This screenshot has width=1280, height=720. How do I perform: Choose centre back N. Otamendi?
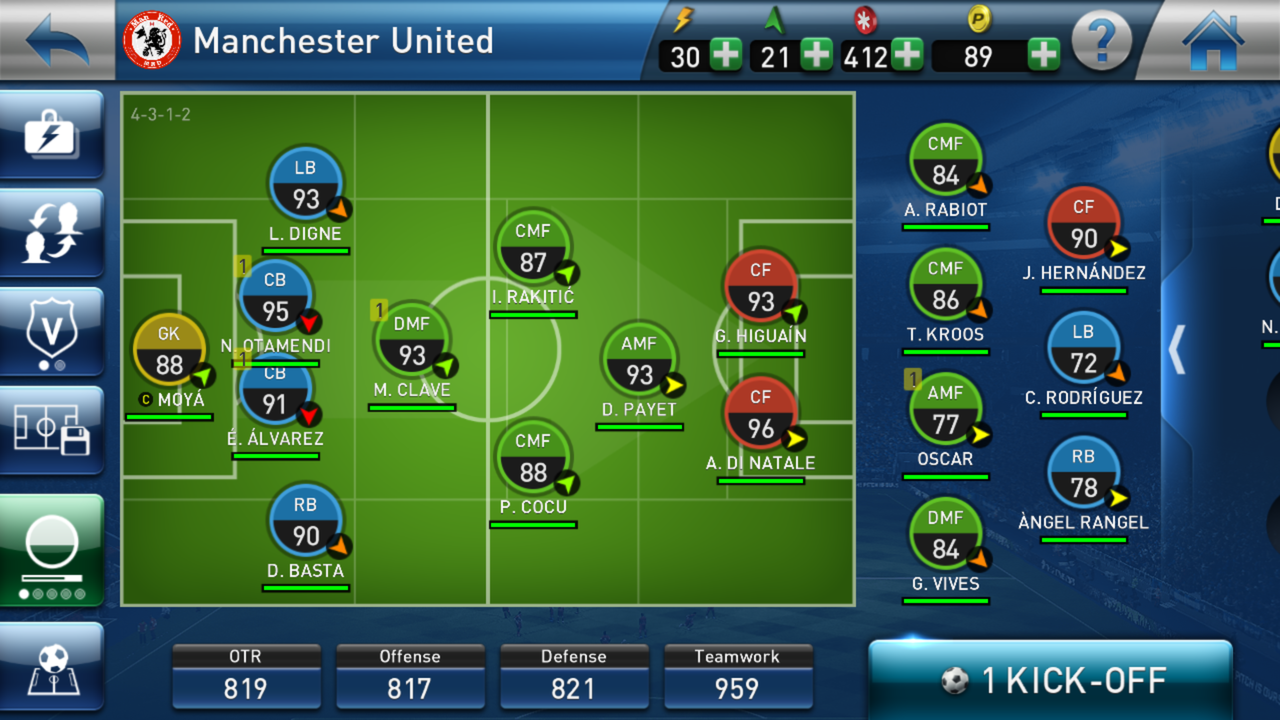click(276, 297)
